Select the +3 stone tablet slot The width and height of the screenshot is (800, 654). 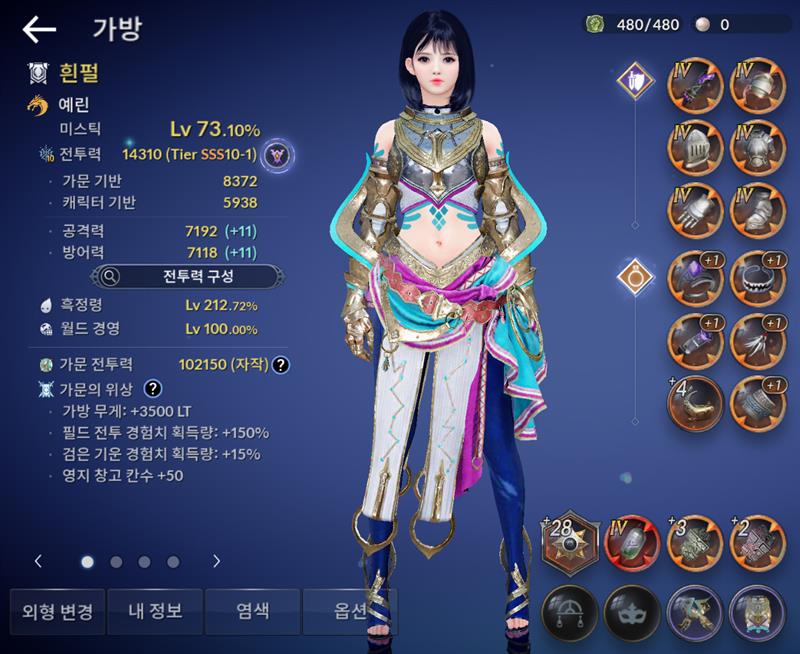click(695, 543)
